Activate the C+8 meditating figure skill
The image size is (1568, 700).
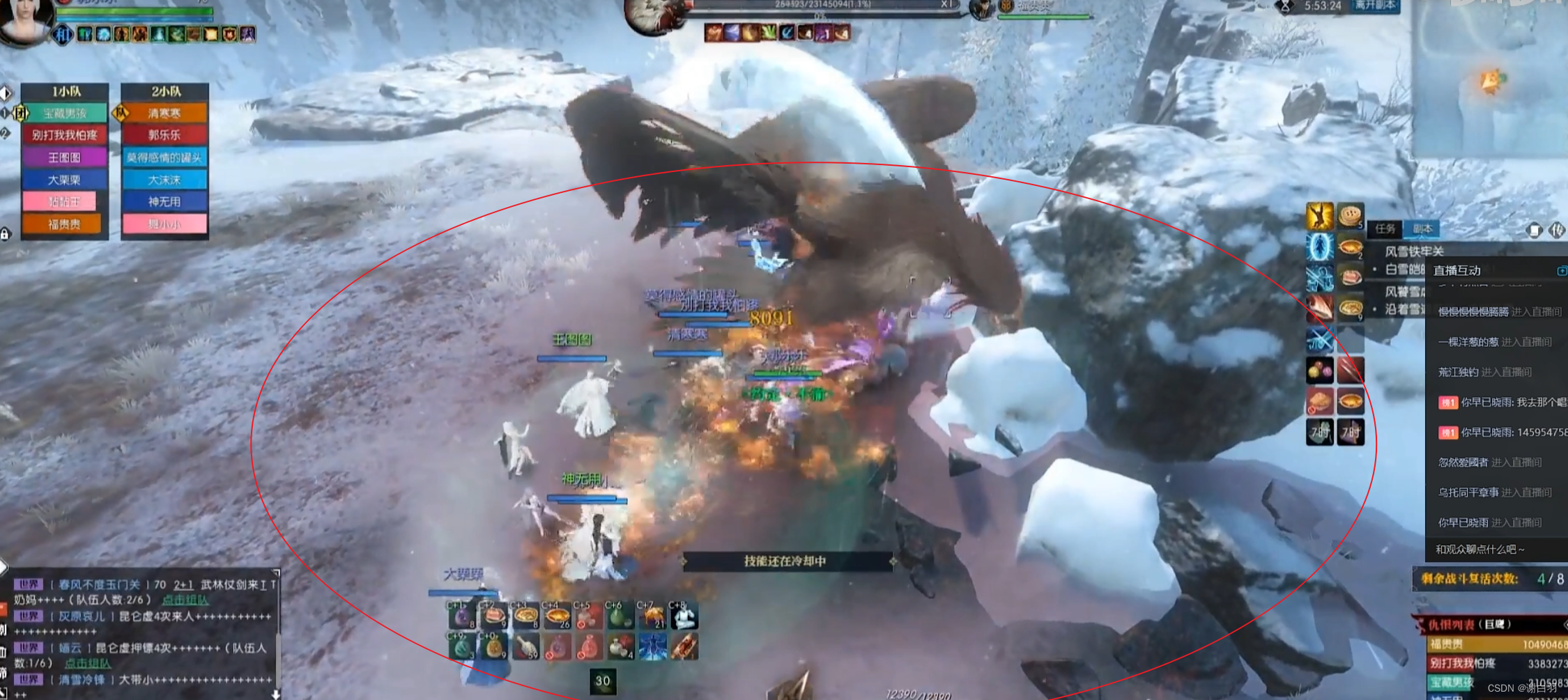[684, 616]
